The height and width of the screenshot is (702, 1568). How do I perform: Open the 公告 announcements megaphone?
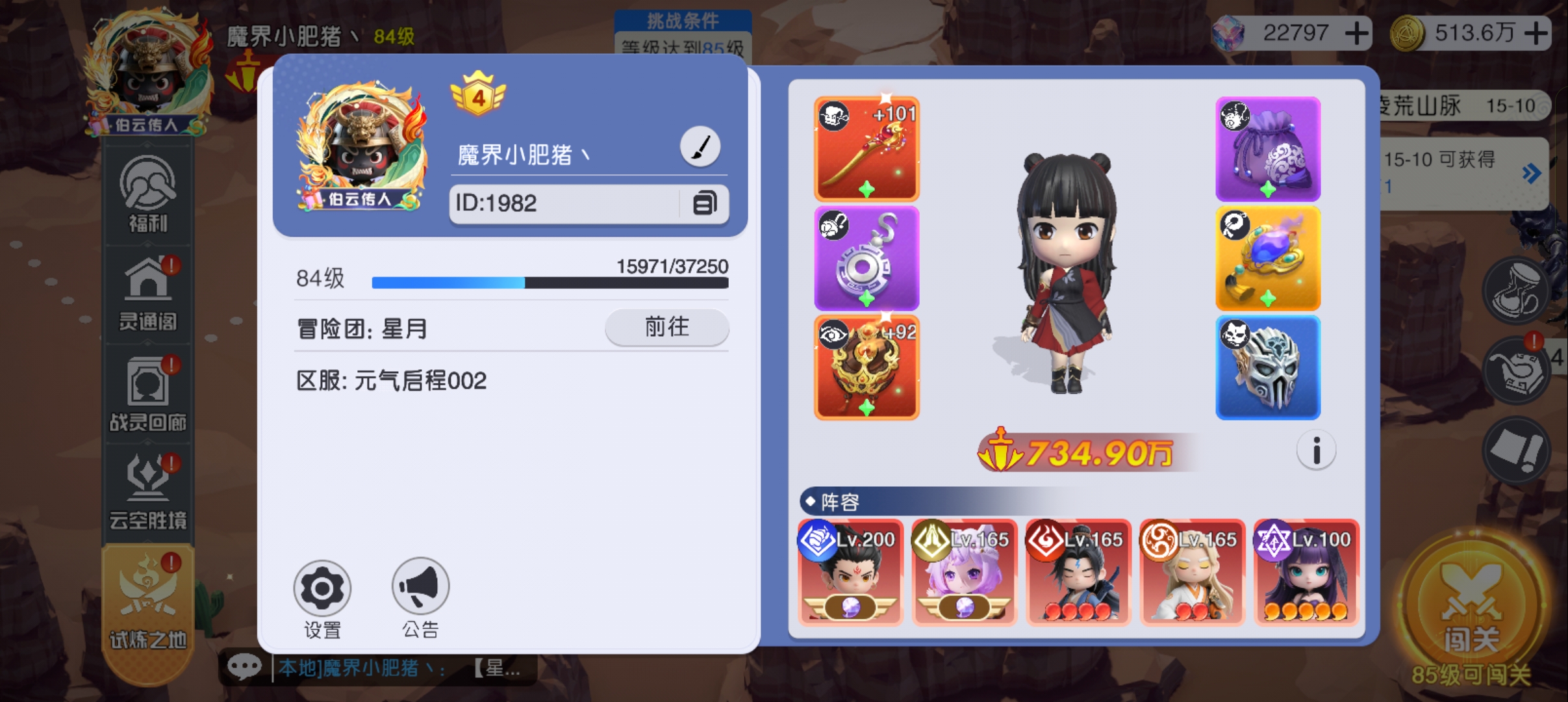point(420,588)
